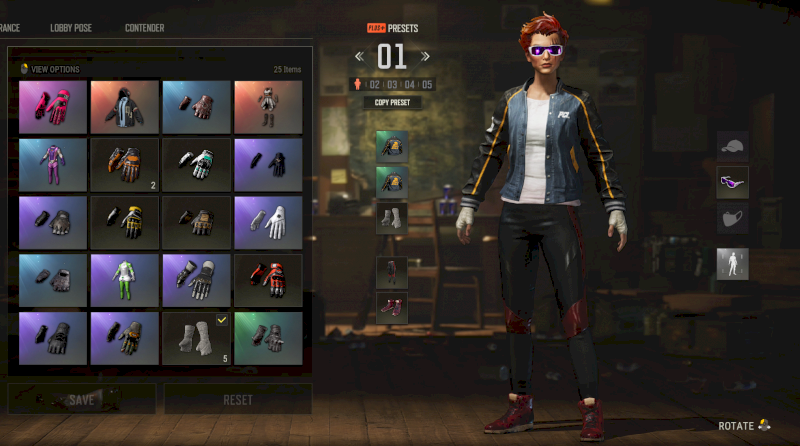Open the Contender tab

[144, 28]
